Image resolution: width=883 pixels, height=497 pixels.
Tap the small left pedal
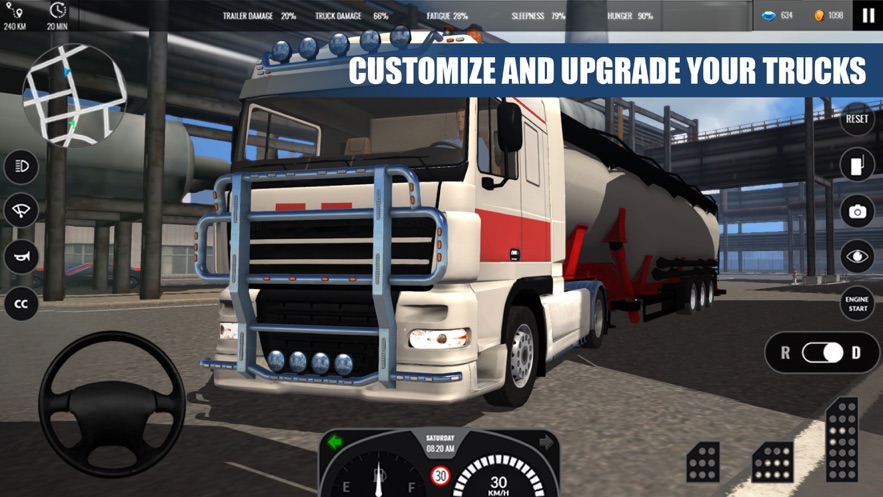click(x=703, y=462)
